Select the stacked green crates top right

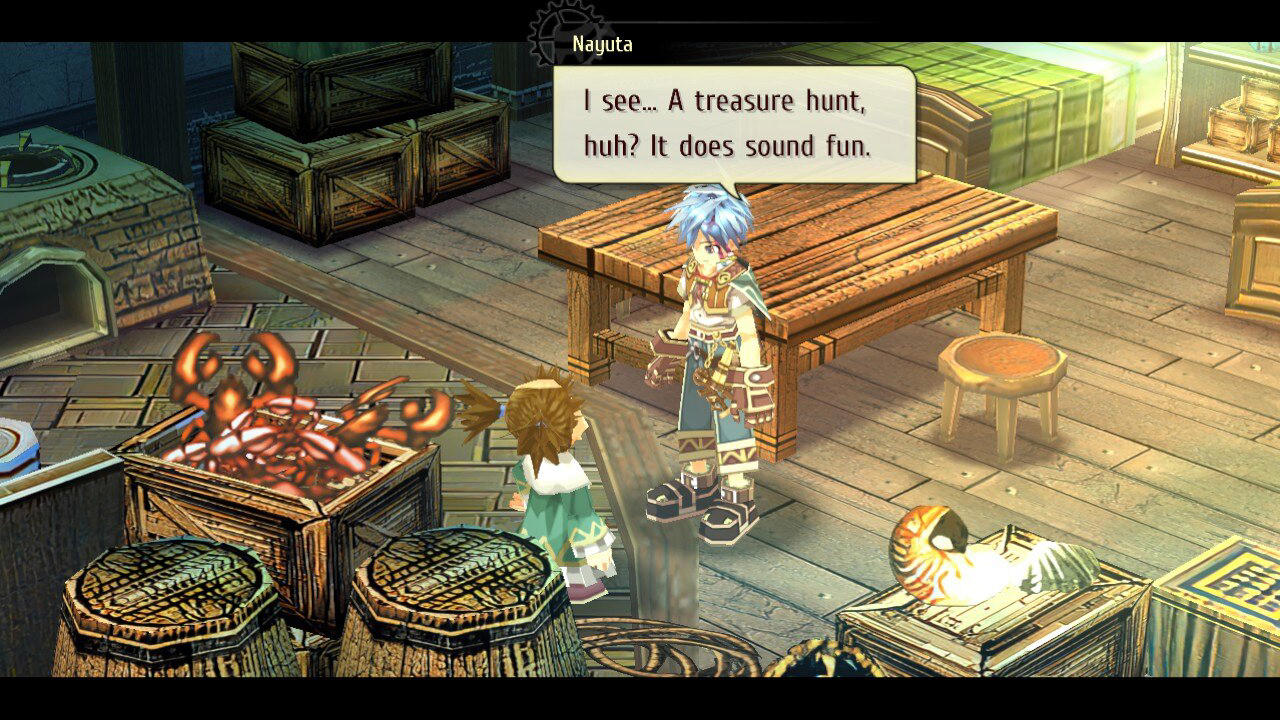point(1030,110)
